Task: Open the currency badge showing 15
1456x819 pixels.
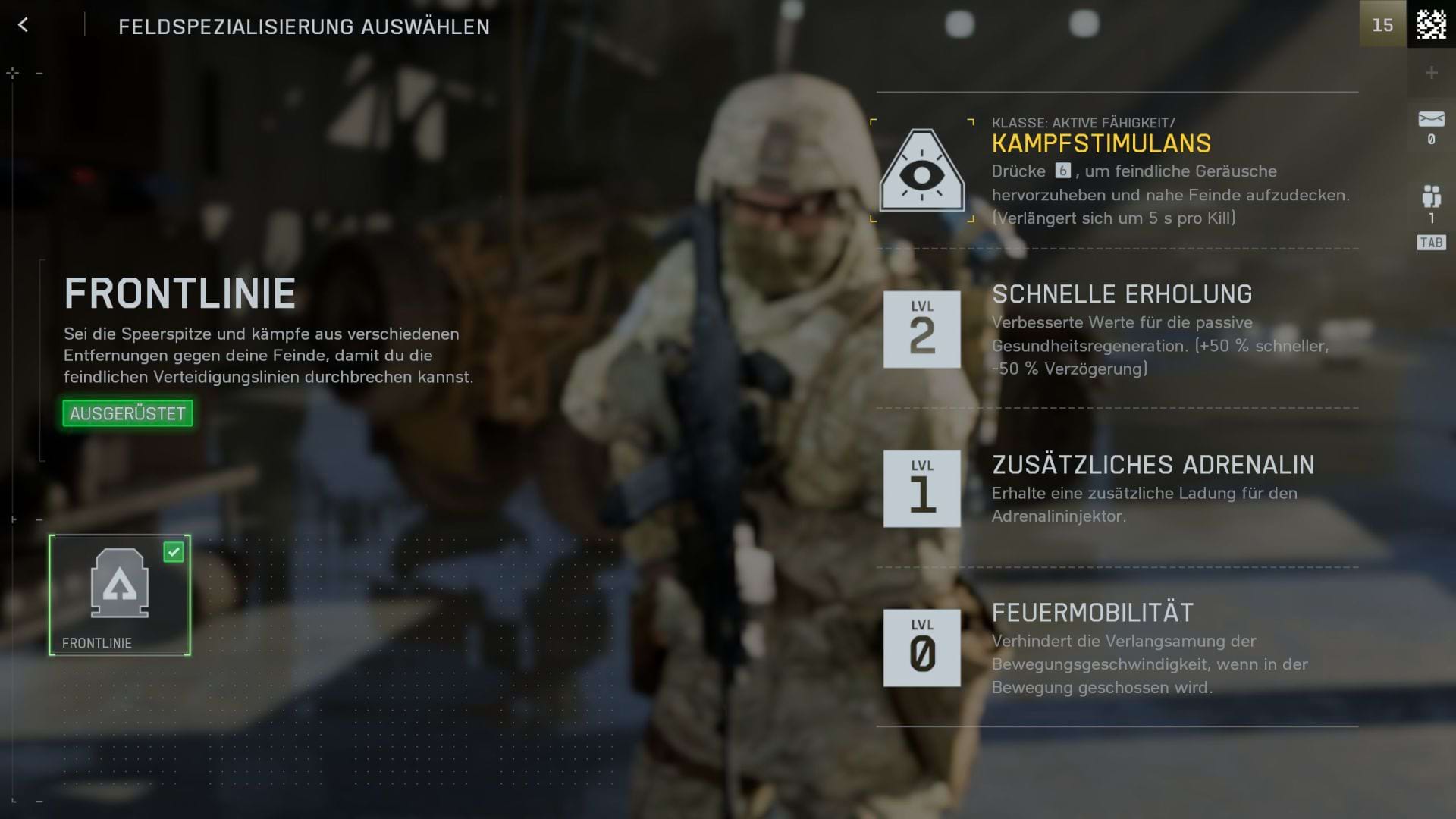Action: click(1383, 24)
